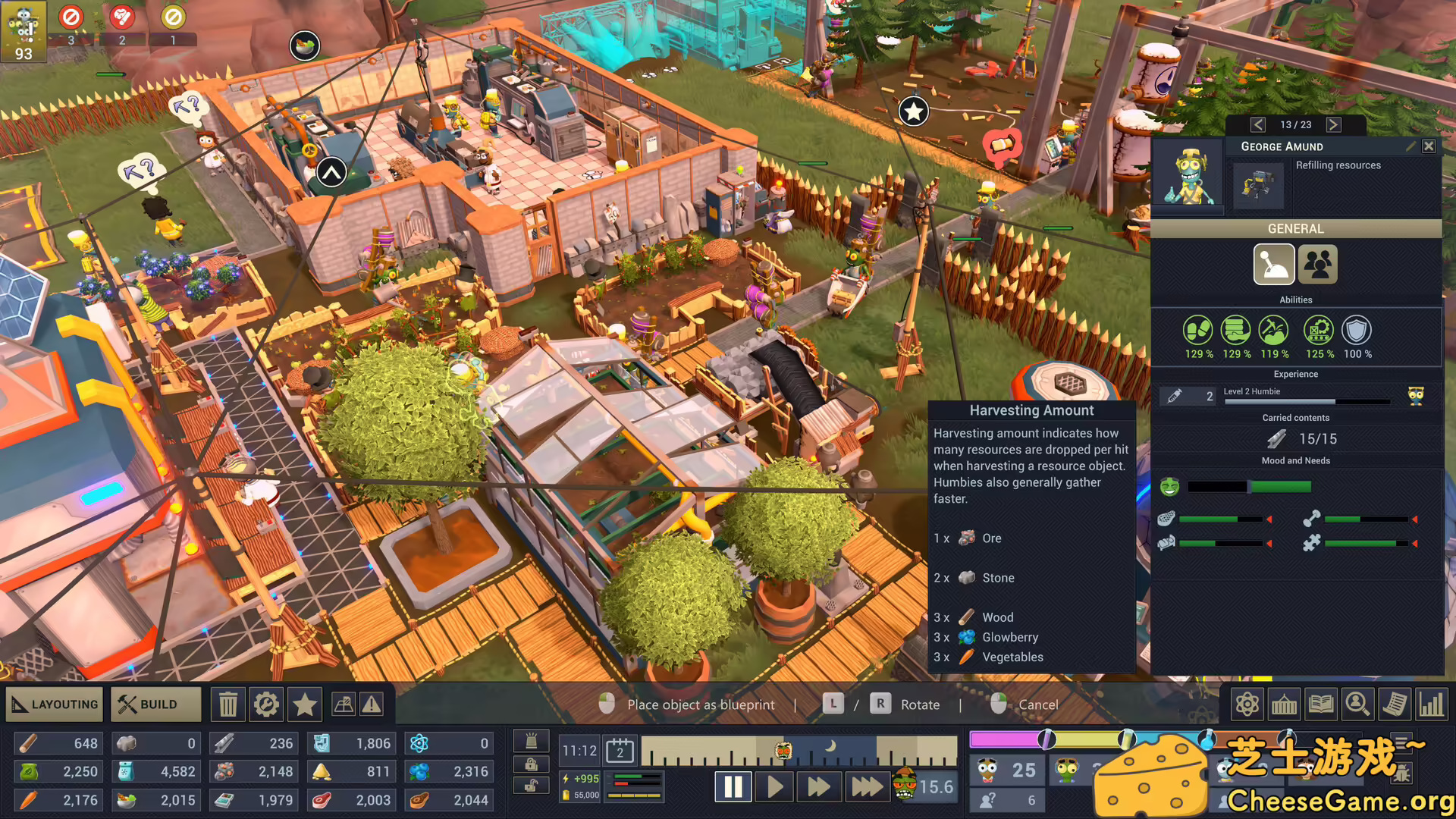Viewport: 1456px width, 819px height.
Task: Open the open-book encyclopedia button
Action: 1320,704
